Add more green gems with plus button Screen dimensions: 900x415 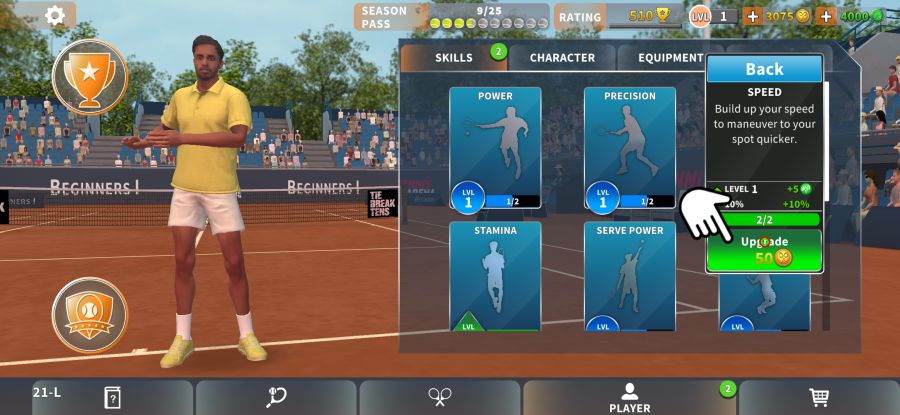coord(825,16)
